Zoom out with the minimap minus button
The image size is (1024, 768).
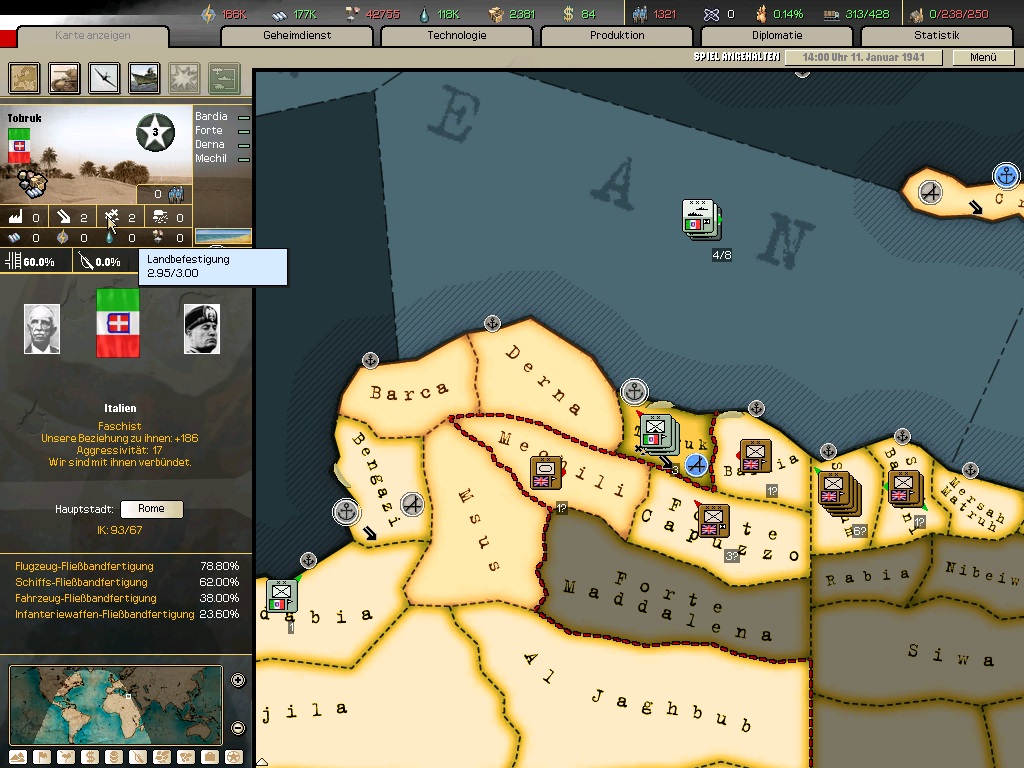coord(238,728)
